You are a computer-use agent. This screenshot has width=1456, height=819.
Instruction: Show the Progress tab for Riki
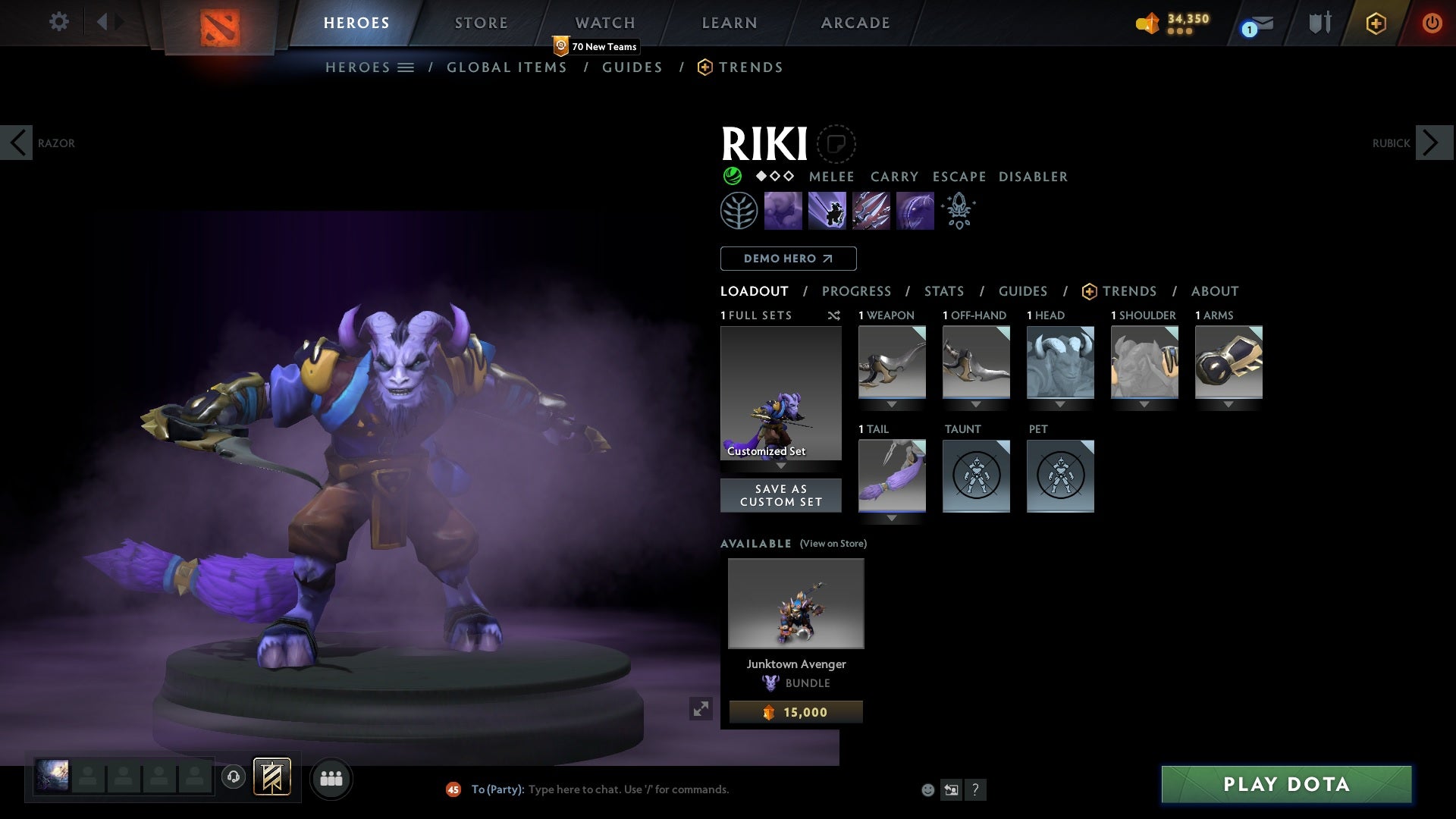(856, 291)
